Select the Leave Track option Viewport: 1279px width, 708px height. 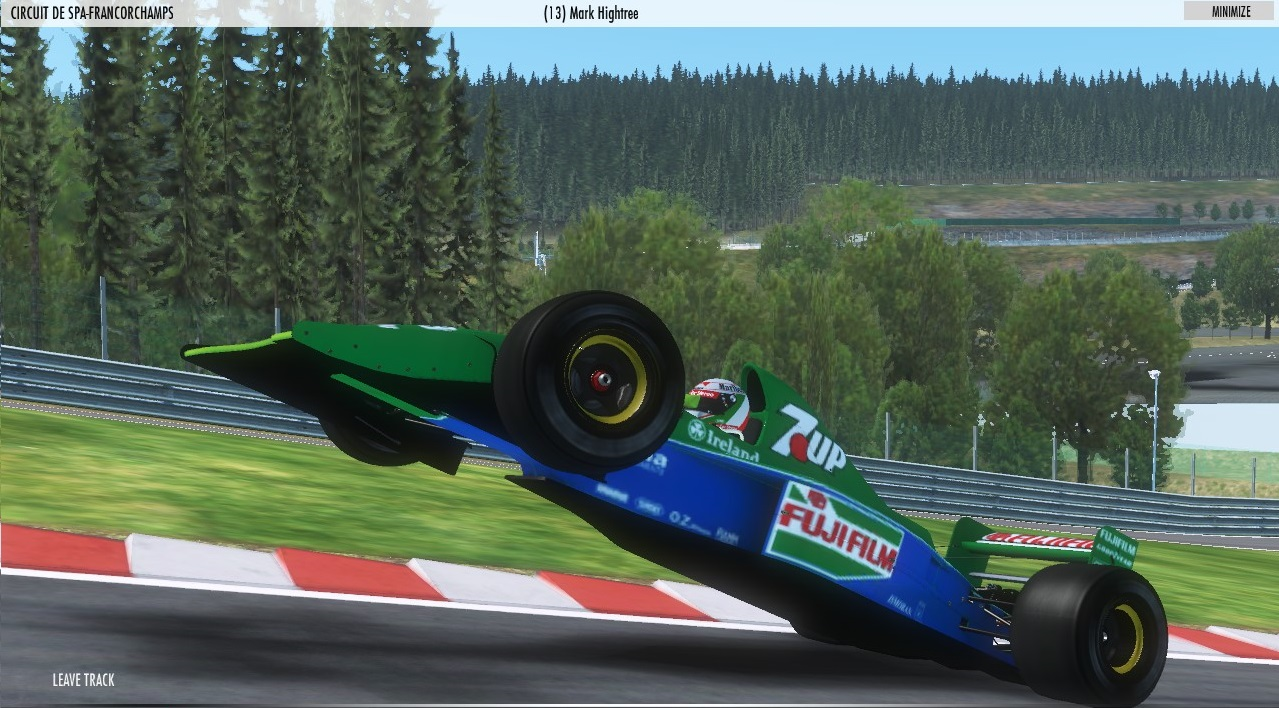point(84,680)
